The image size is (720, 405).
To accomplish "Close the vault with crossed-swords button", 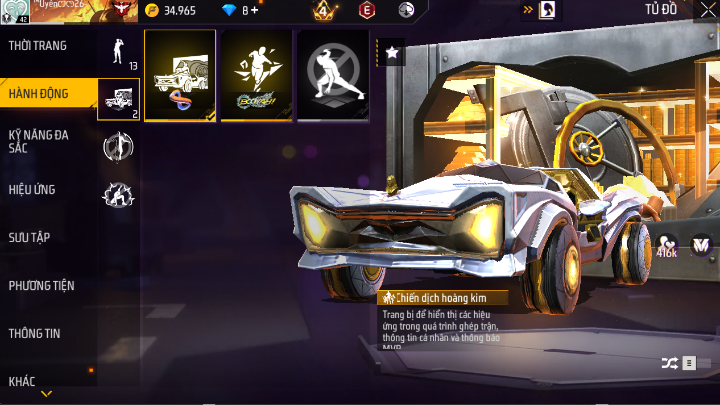I will point(708,10).
